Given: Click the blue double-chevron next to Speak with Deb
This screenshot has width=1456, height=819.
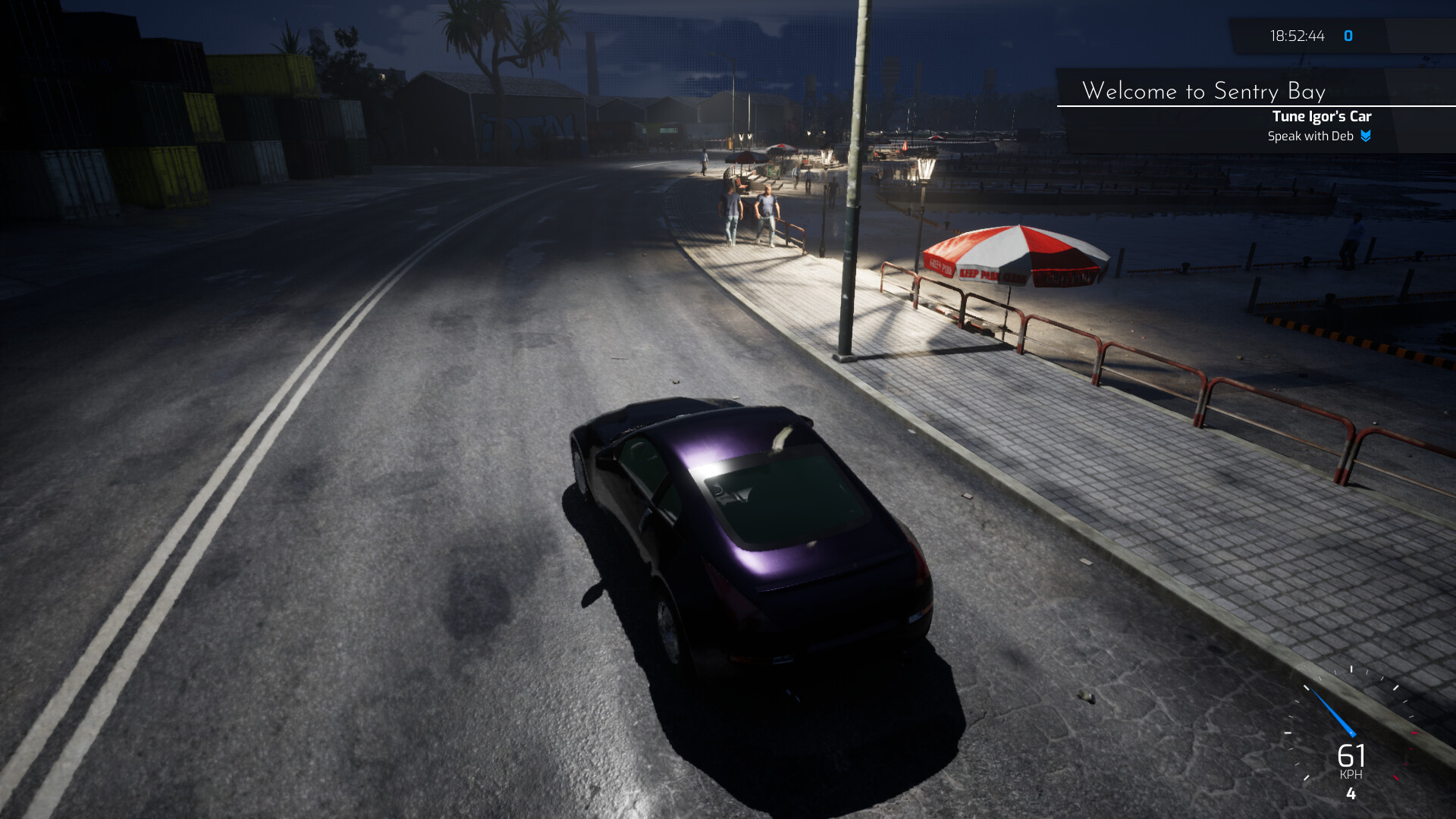Looking at the screenshot, I should [1365, 137].
